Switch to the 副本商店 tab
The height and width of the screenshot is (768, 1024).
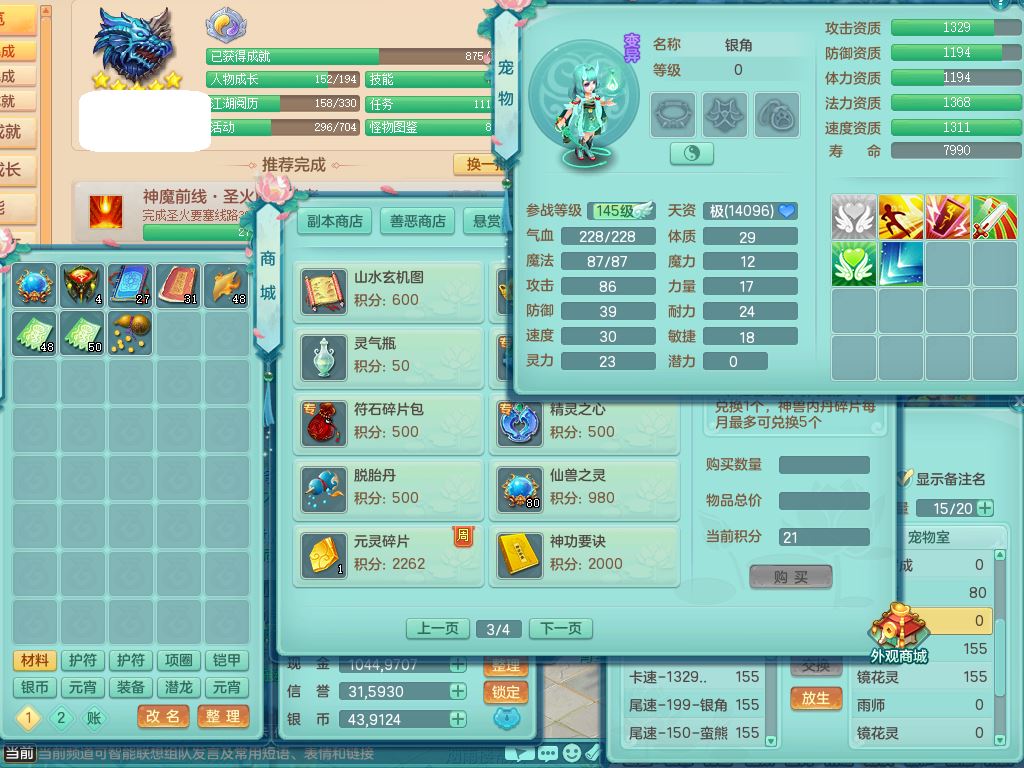(335, 221)
